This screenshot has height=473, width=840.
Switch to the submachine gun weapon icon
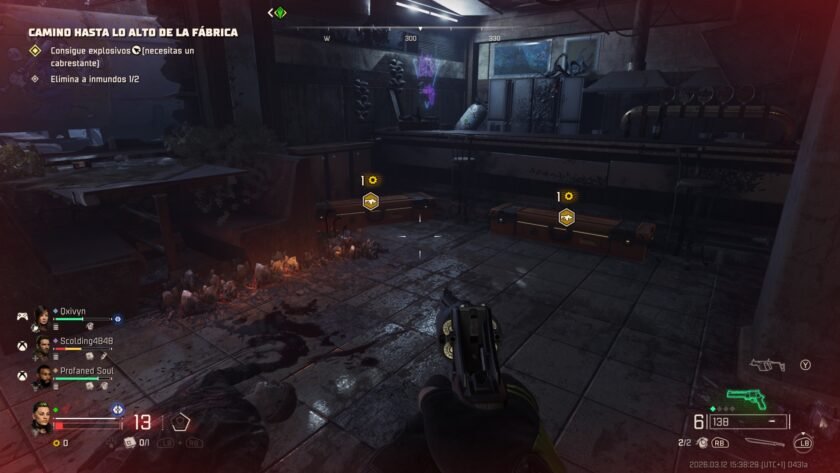[x=766, y=366]
